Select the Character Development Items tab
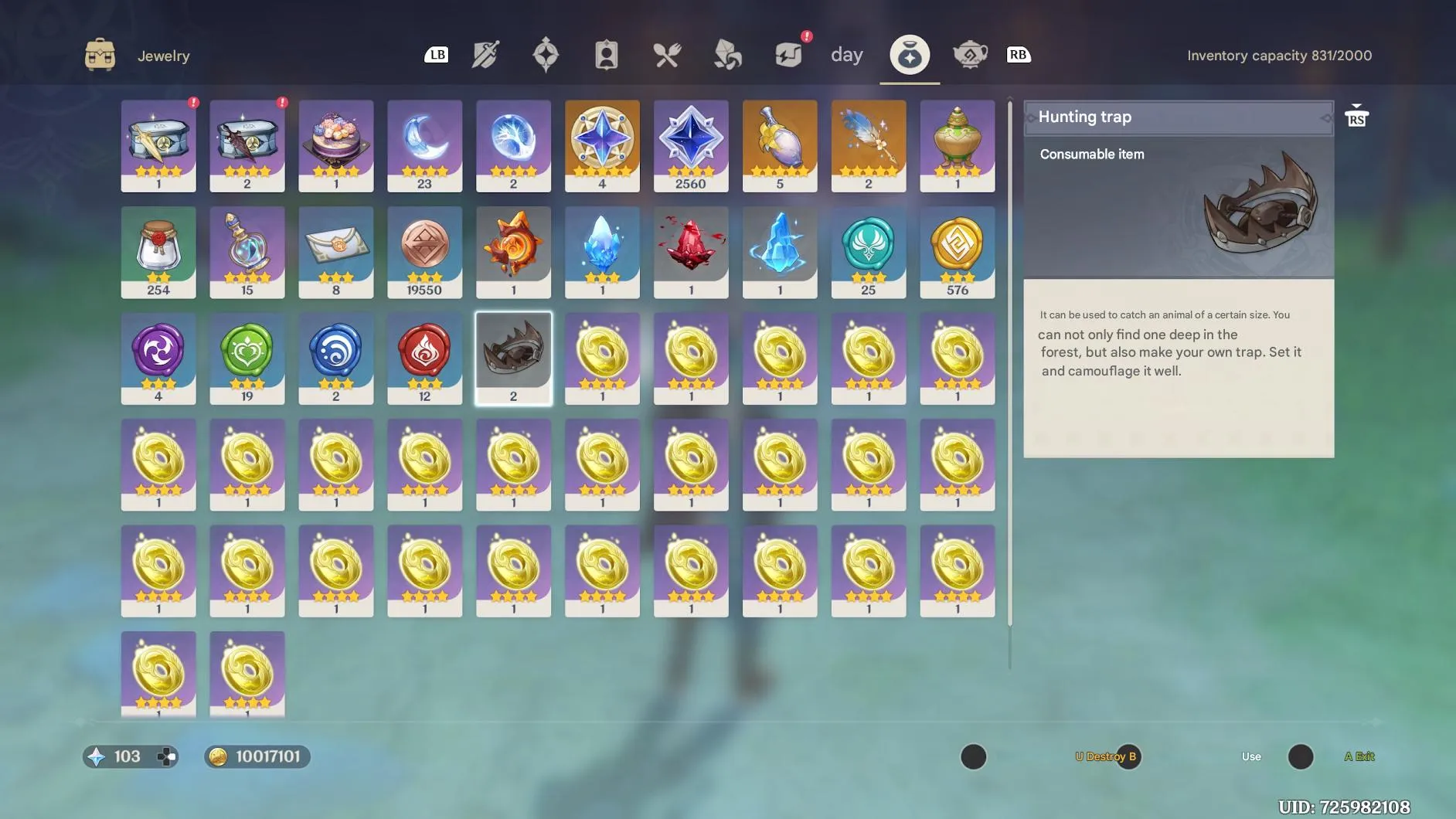 [x=608, y=54]
